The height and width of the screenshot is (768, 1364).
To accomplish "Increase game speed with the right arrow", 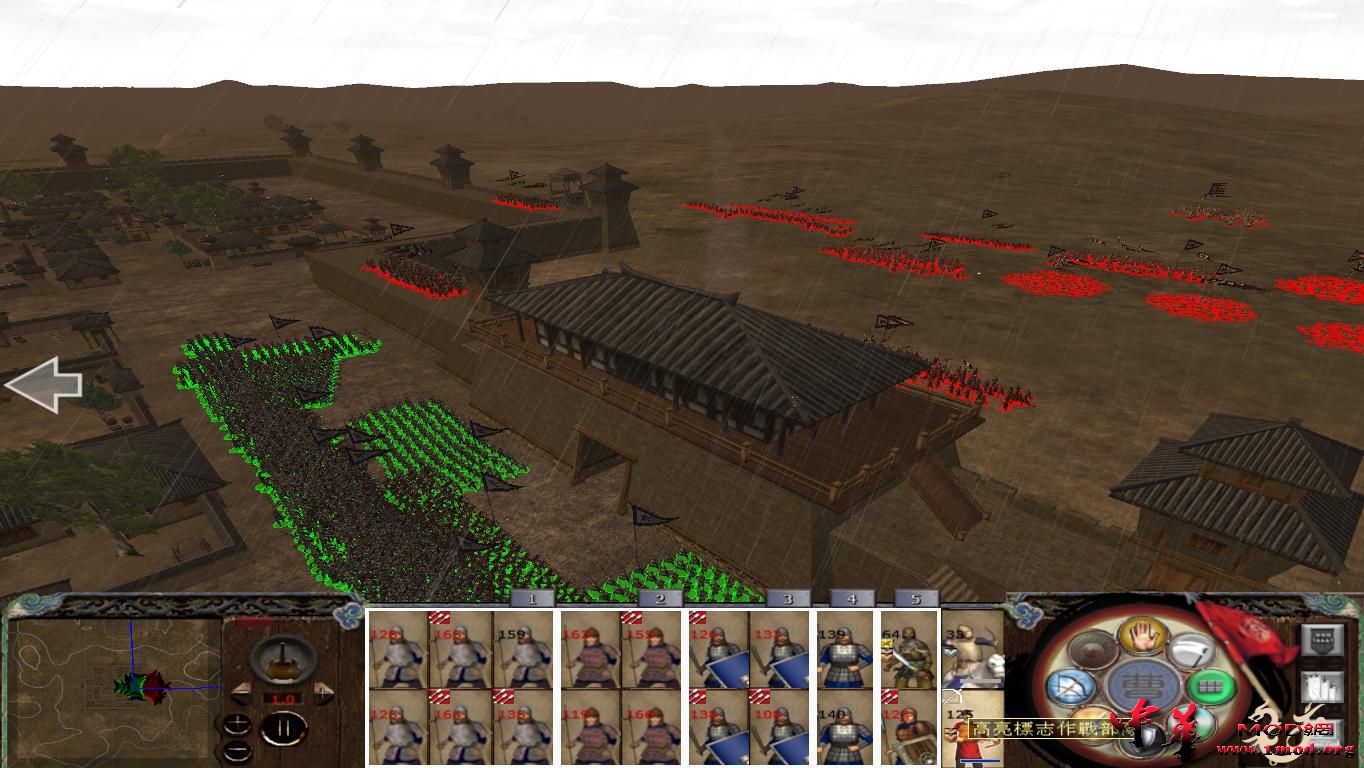I will pos(322,692).
